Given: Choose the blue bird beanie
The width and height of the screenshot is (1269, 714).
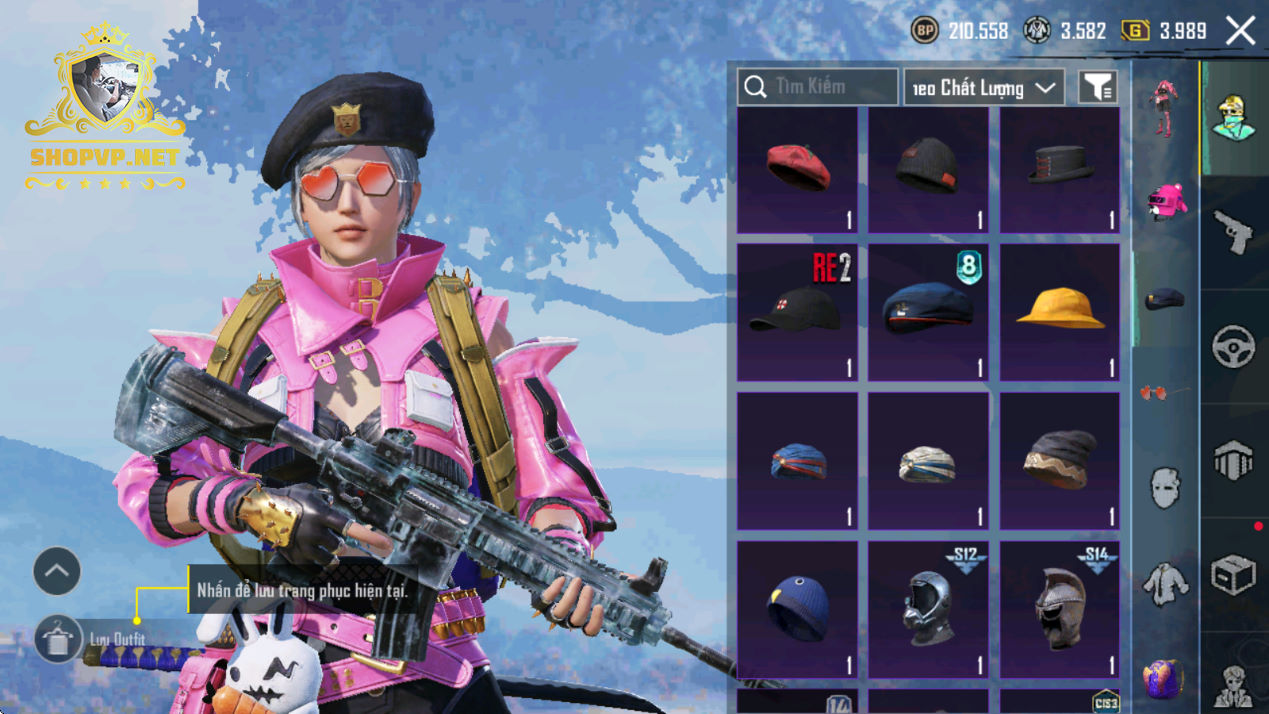Looking at the screenshot, I should coord(797,609).
